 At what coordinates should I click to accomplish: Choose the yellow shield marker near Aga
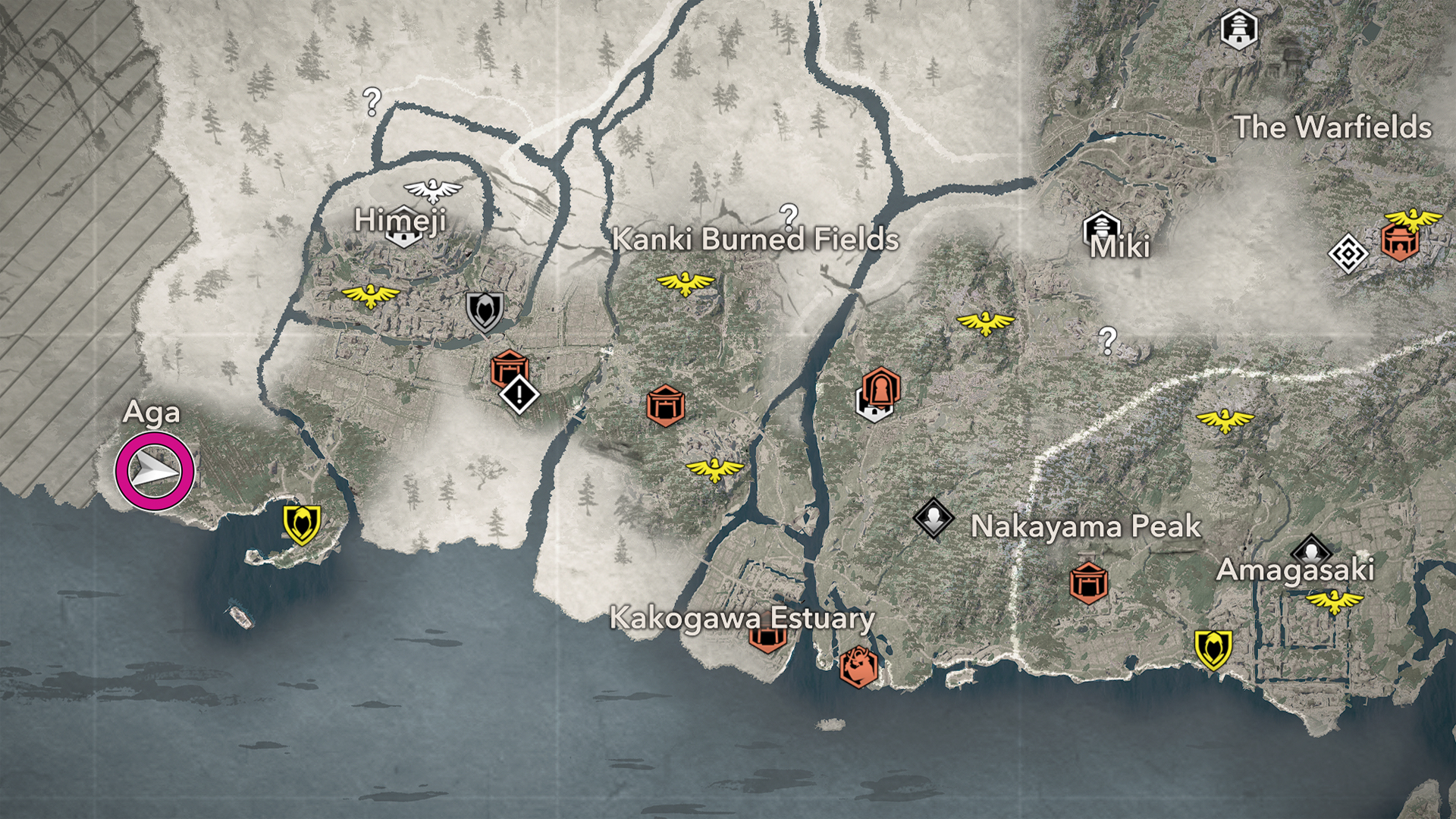(302, 524)
